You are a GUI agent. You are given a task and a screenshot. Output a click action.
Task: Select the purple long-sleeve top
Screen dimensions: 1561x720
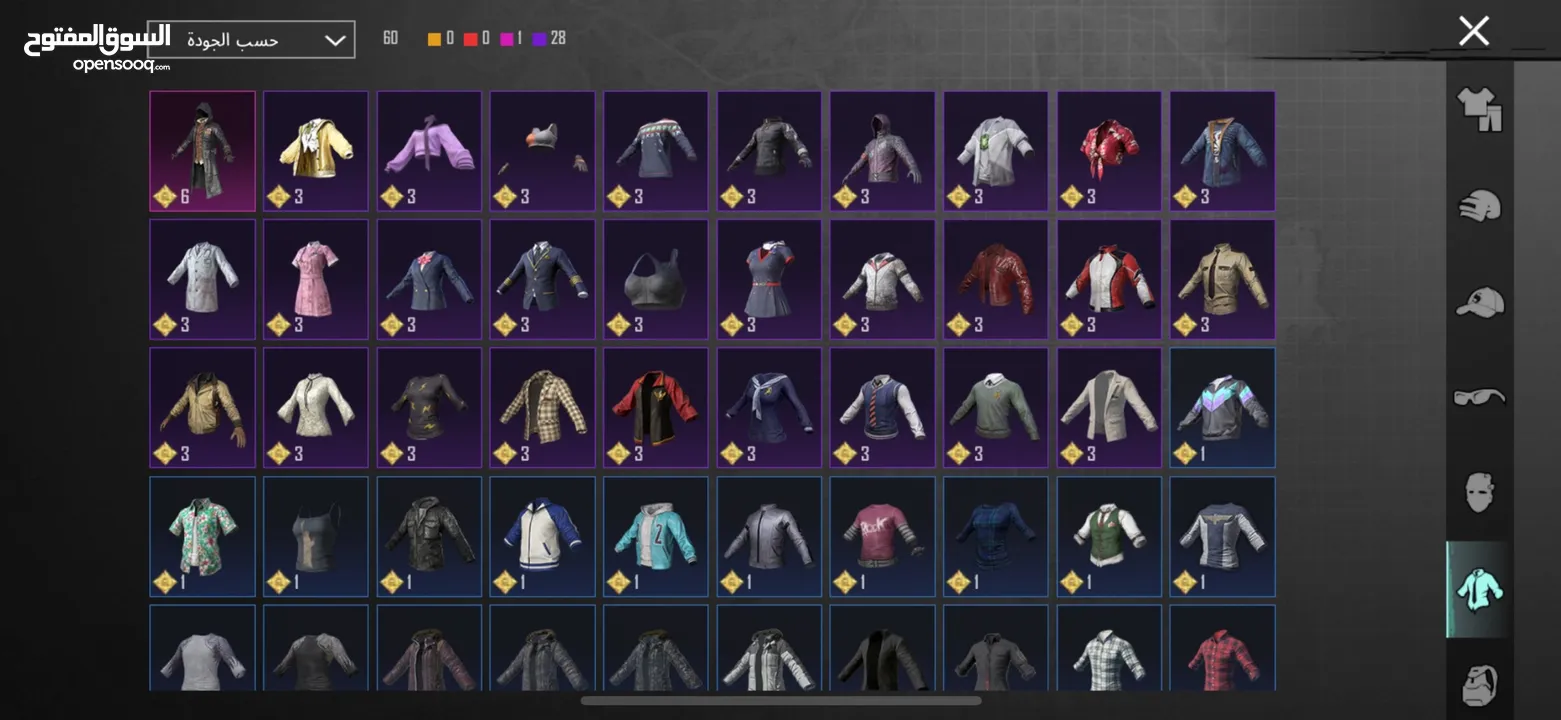point(429,150)
